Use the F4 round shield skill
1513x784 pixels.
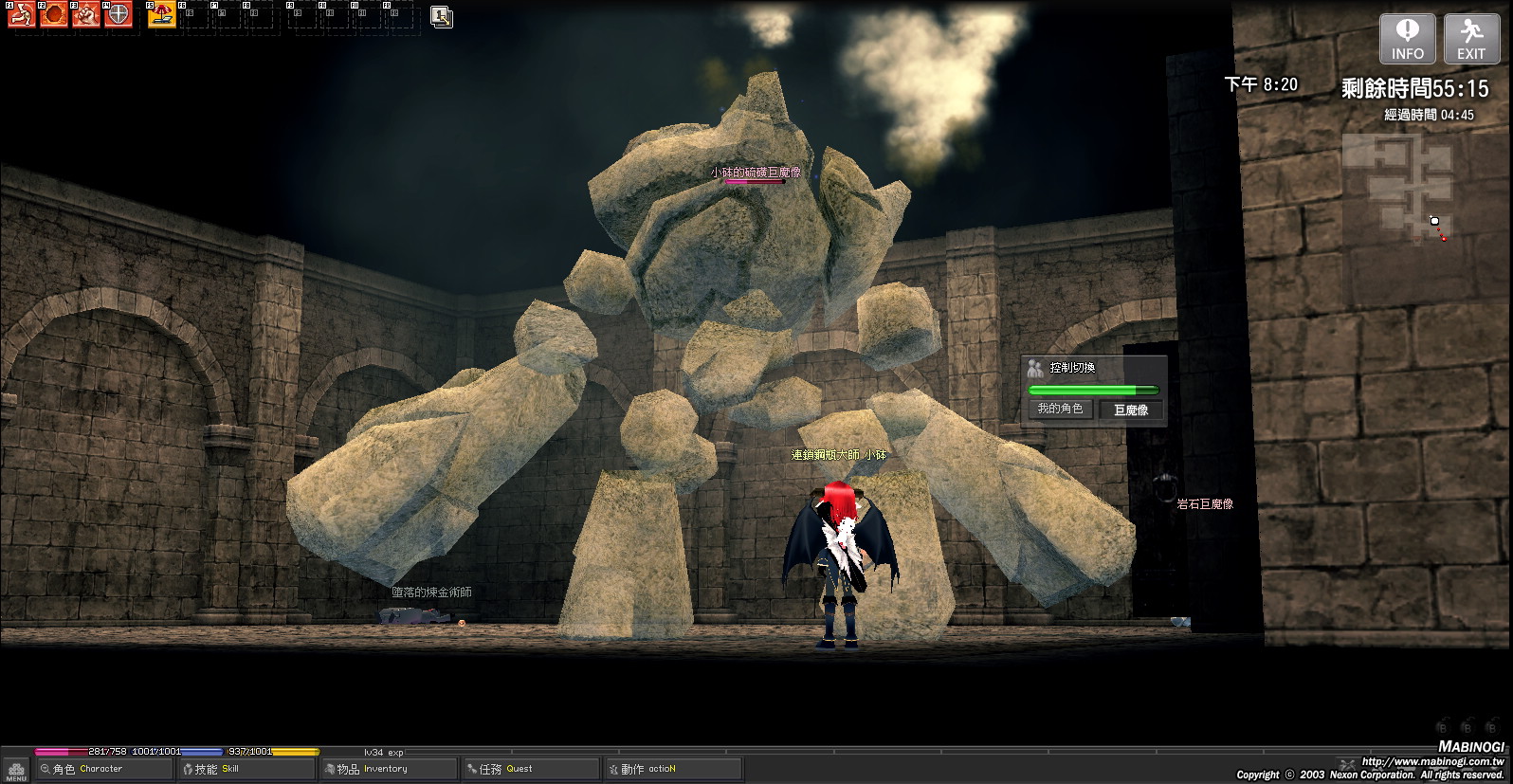(118, 15)
